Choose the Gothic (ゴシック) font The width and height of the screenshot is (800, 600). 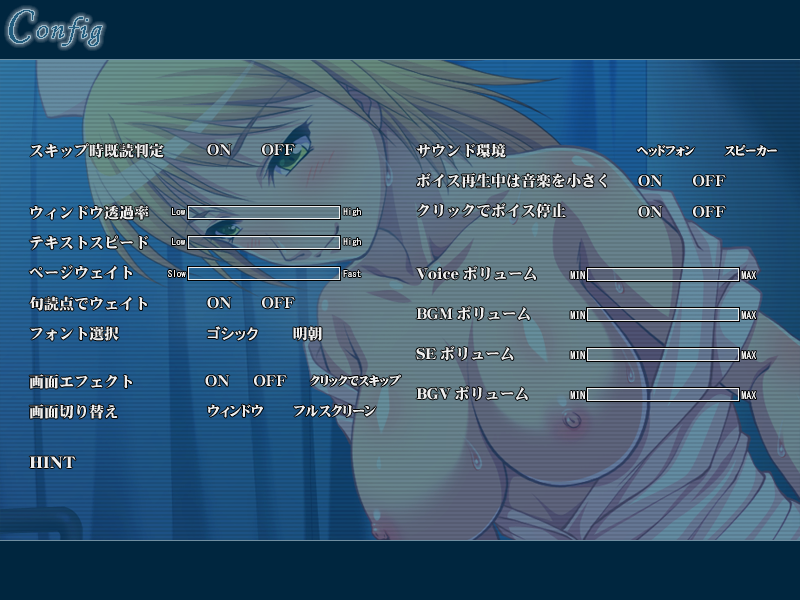(232, 334)
